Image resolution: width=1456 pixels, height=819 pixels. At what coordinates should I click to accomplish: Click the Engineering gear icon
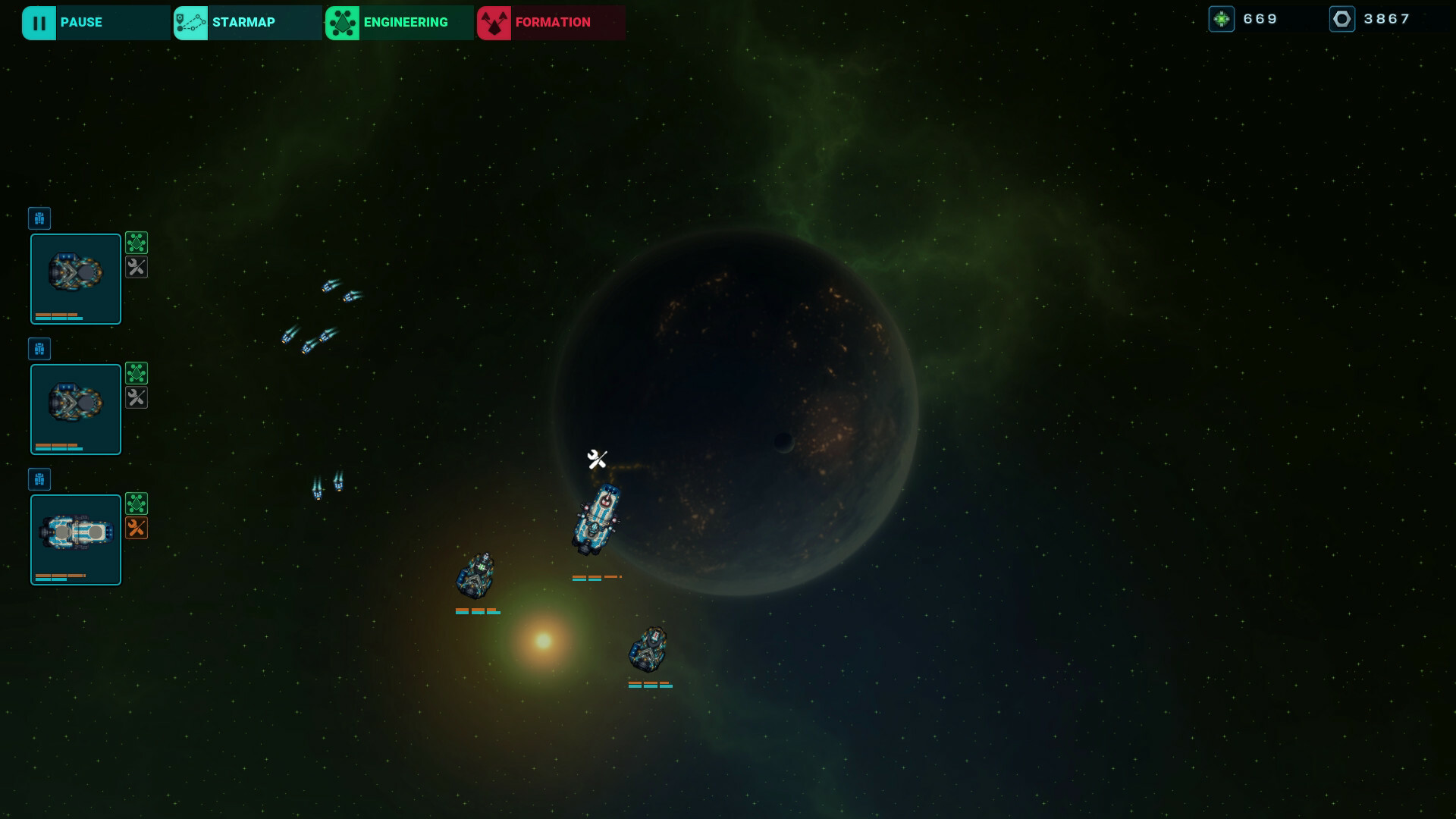342,22
